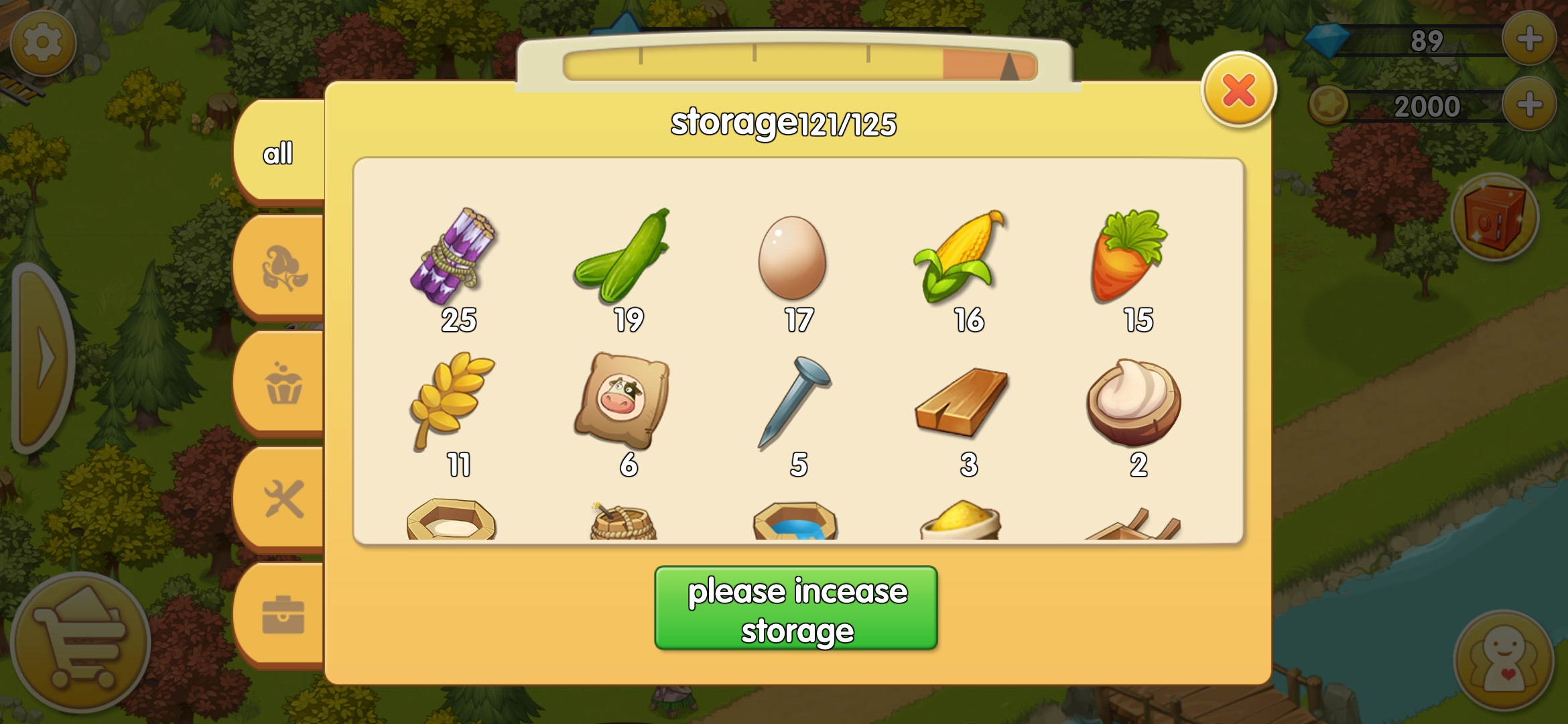Select the purple sugarcane bundle item

coord(454,256)
